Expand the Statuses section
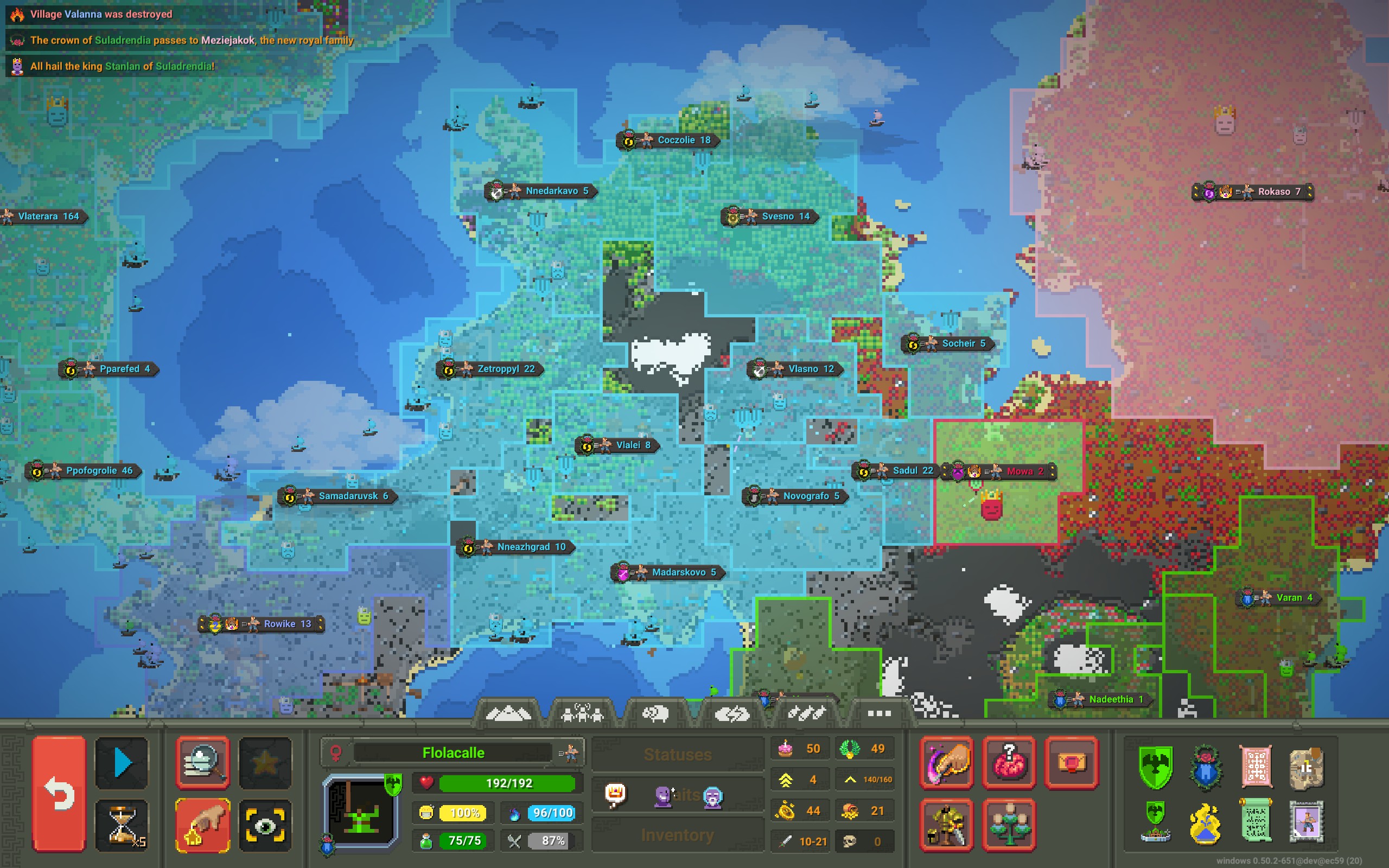This screenshot has height=868, width=1389. pyautogui.click(x=678, y=754)
